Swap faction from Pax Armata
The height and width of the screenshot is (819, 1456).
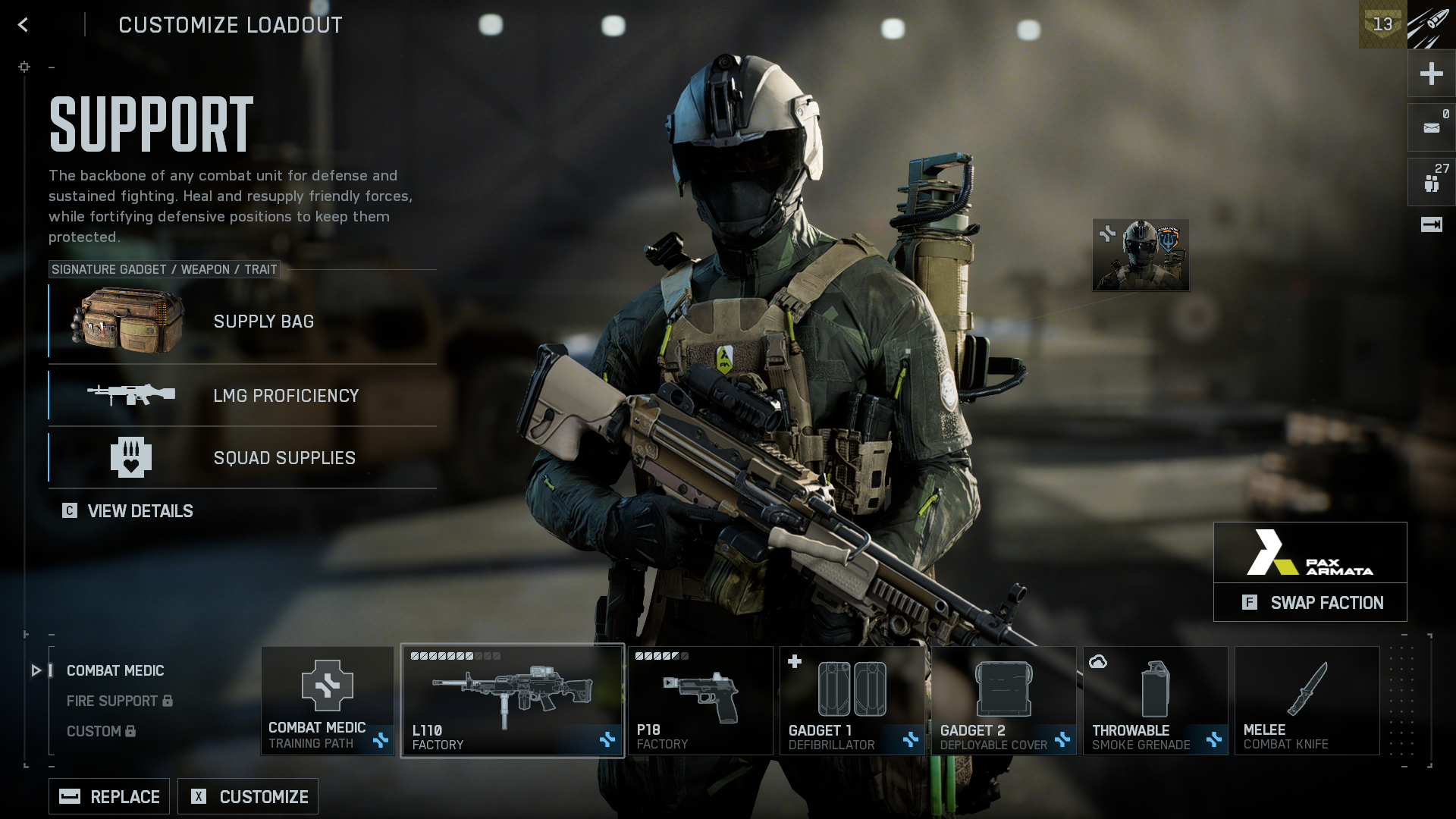pyautogui.click(x=1310, y=603)
